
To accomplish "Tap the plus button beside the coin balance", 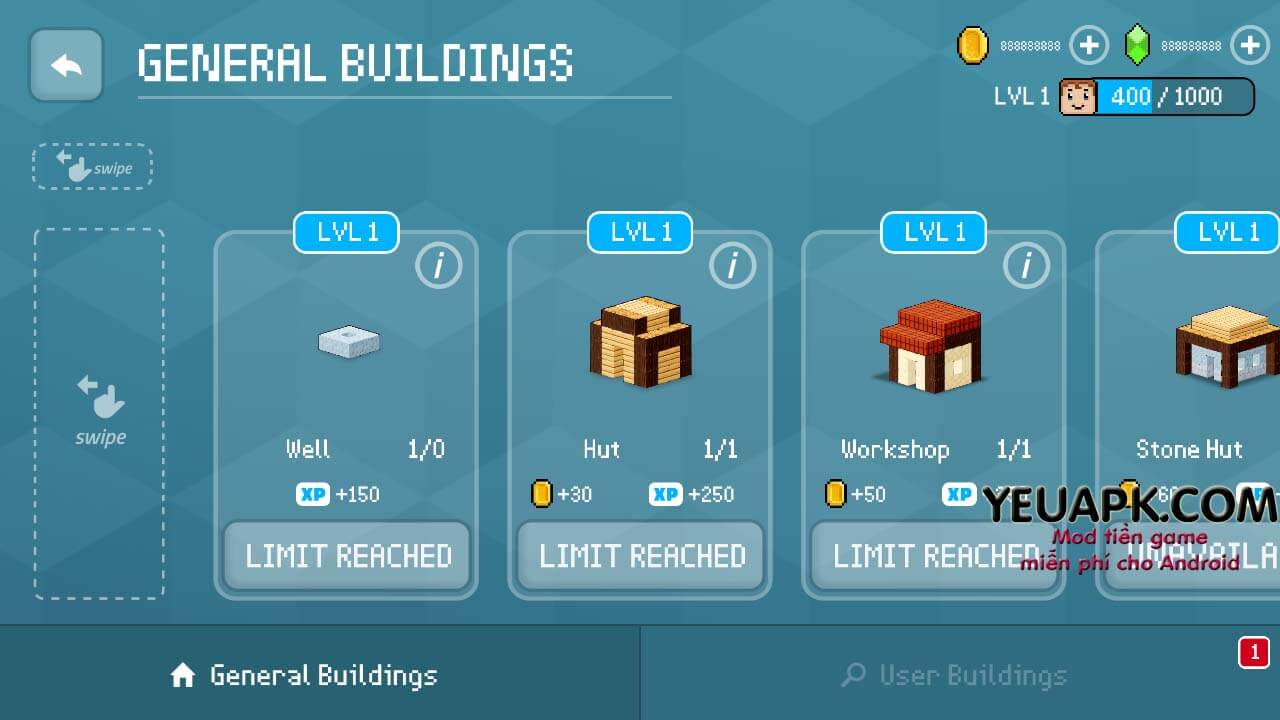I will coord(1089,45).
